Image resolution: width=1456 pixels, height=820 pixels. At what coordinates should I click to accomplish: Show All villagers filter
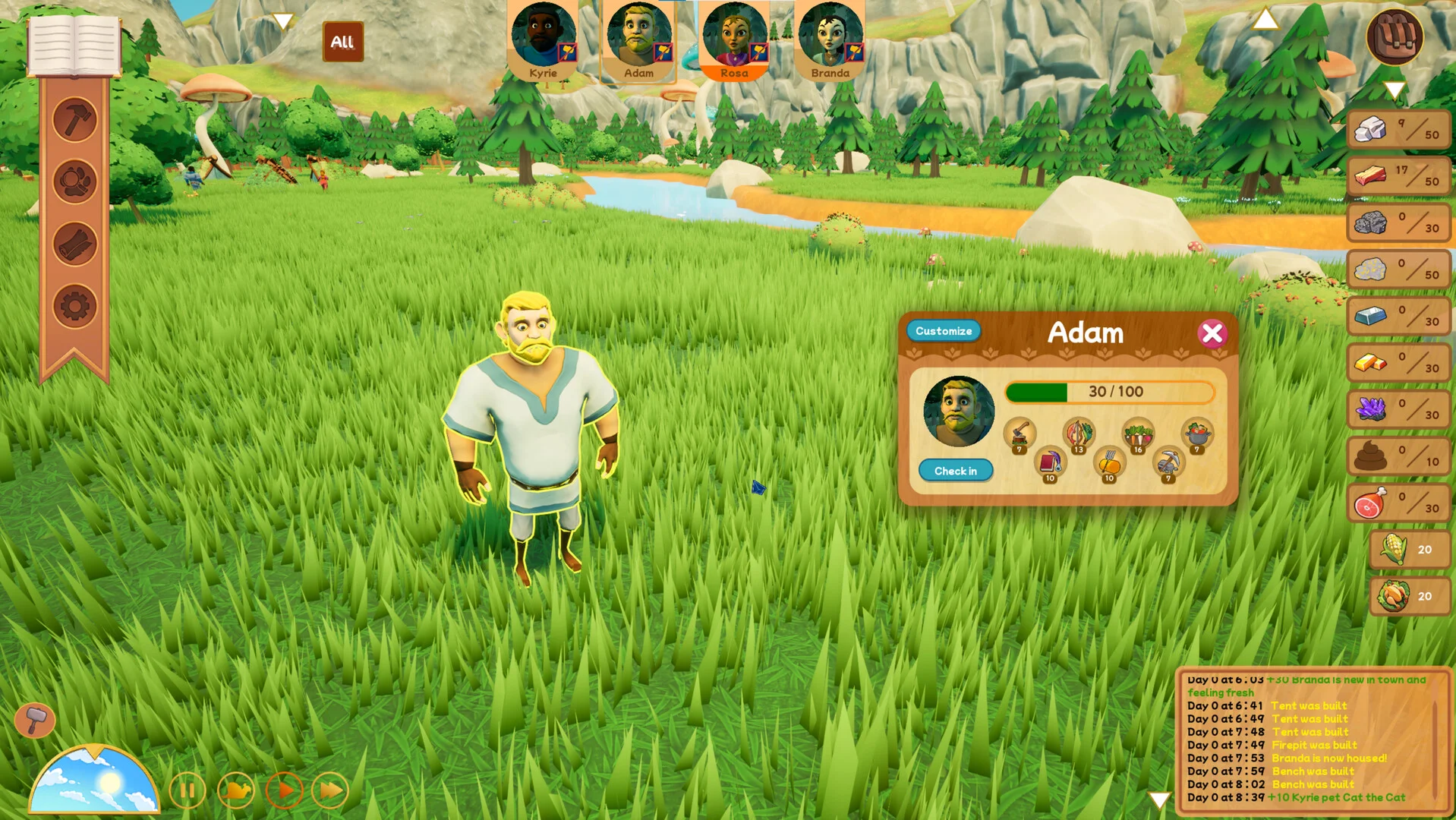point(342,42)
